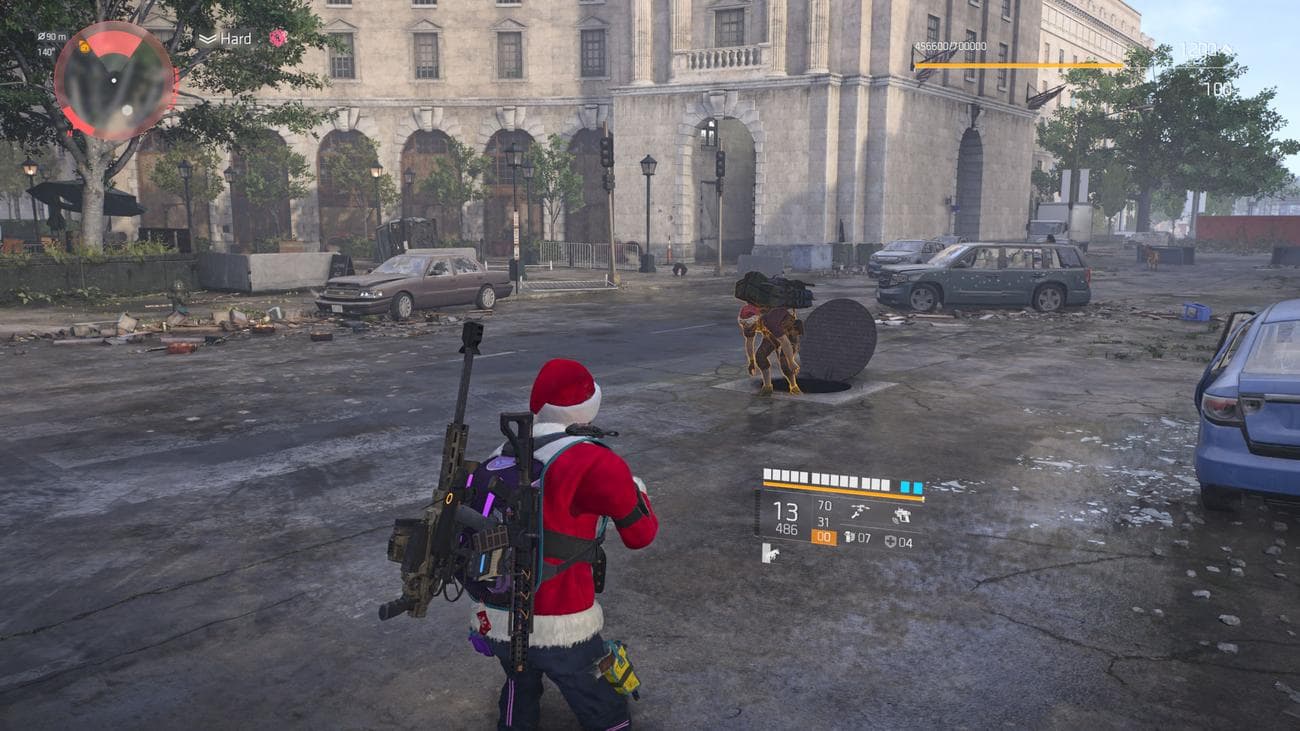Click the 456600/700000 XP counter text
The width and height of the screenshot is (1300, 731).
point(949,45)
